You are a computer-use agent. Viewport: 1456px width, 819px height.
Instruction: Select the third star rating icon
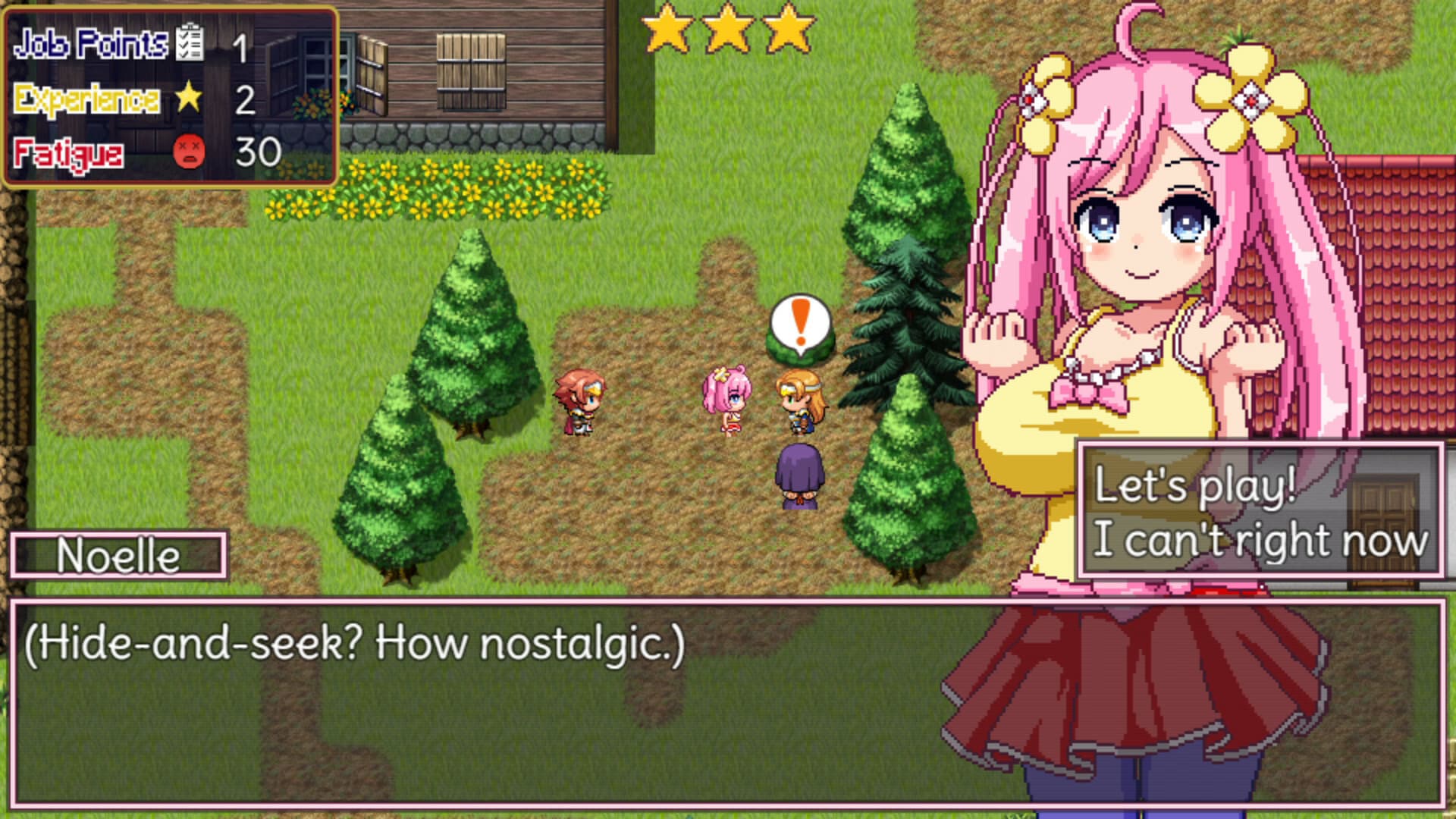click(x=787, y=29)
